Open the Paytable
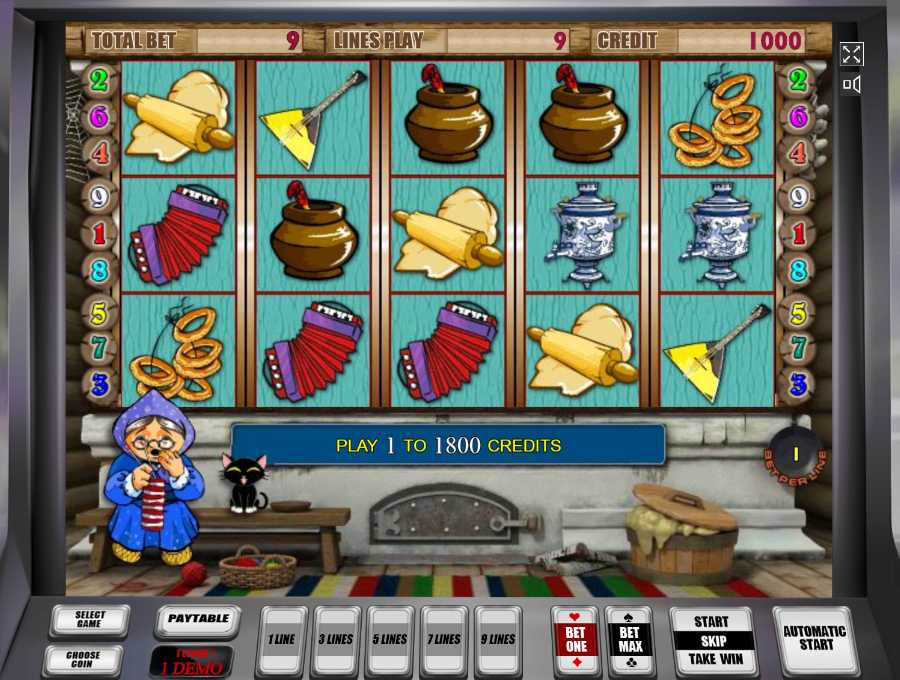 197,620
